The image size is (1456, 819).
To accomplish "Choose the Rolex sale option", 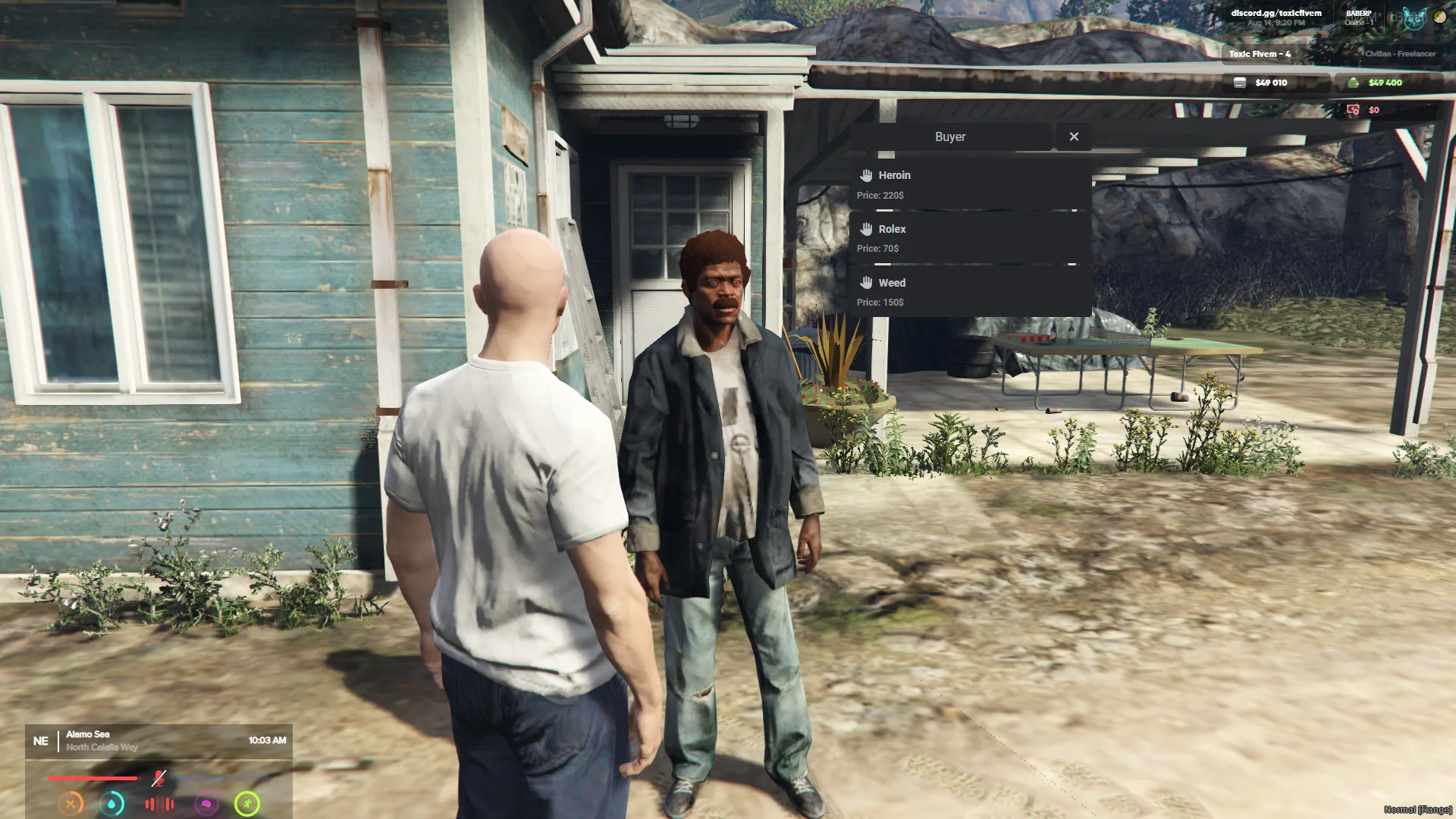I will (x=969, y=238).
